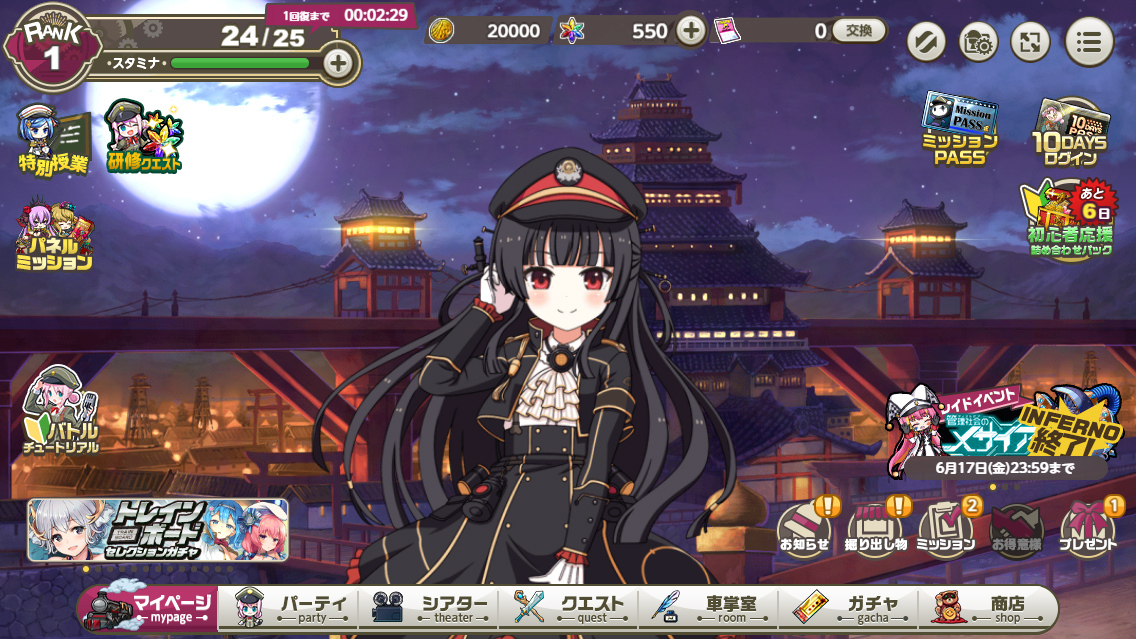Add stamina with the plus button
Screen dimensions: 1136x639
point(338,63)
